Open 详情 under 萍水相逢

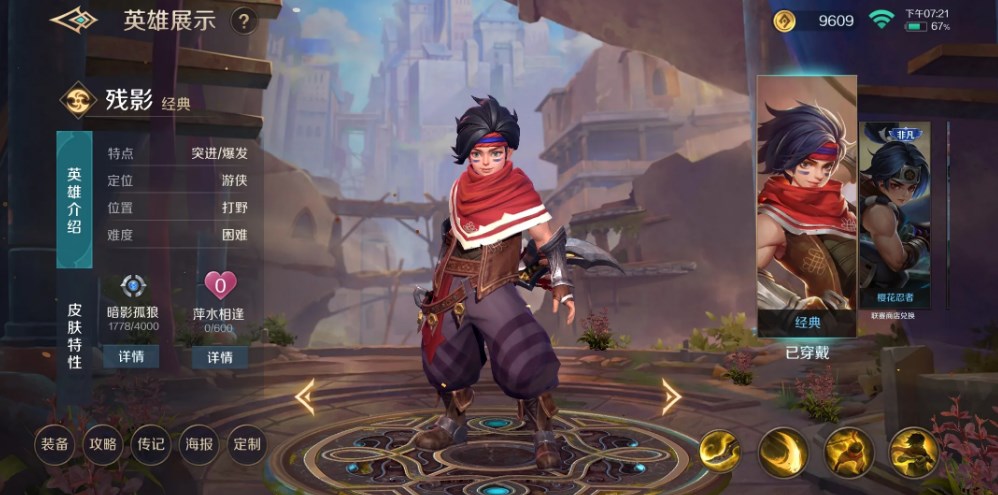pyautogui.click(x=220, y=357)
